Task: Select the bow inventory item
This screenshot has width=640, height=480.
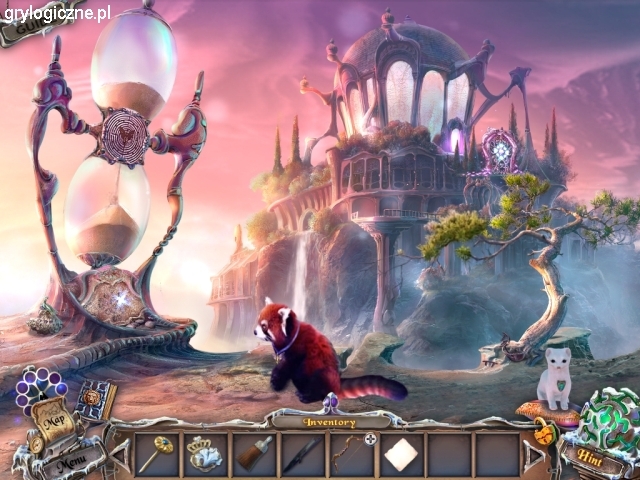Action: pyautogui.click(x=349, y=452)
